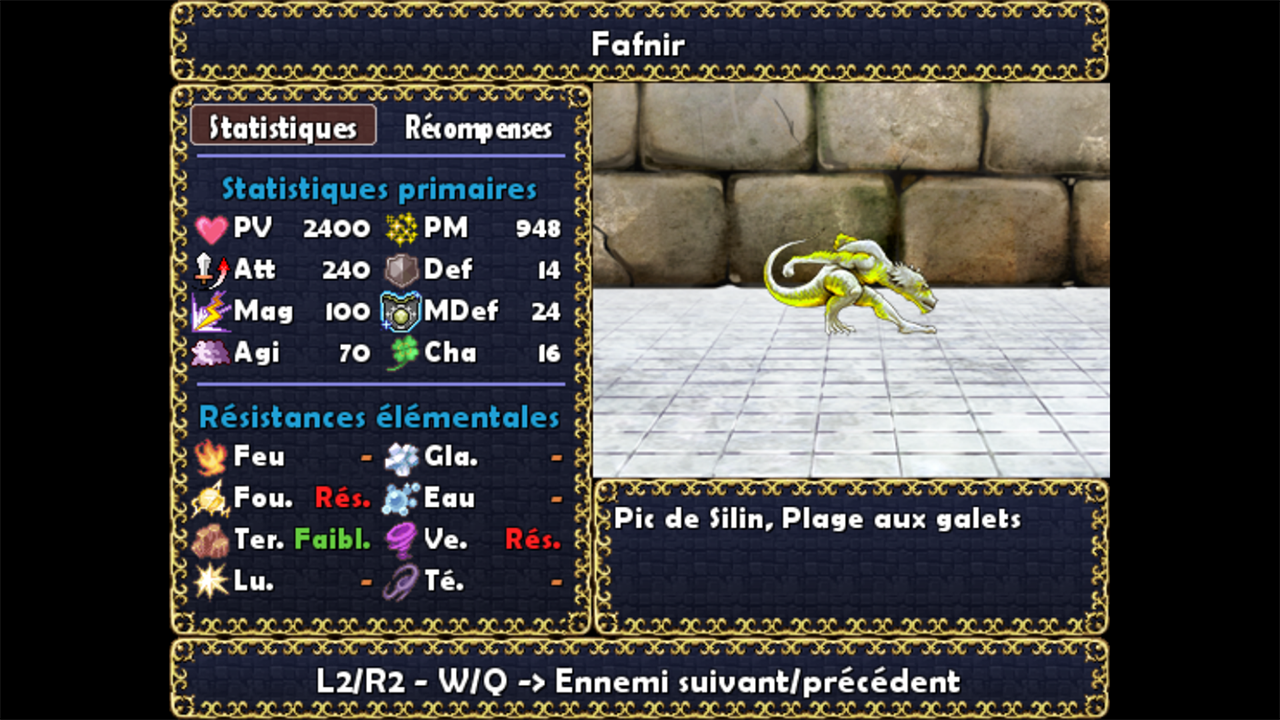This screenshot has width=1280, height=720.
Task: Select the Statistiques tab
Action: click(x=283, y=126)
